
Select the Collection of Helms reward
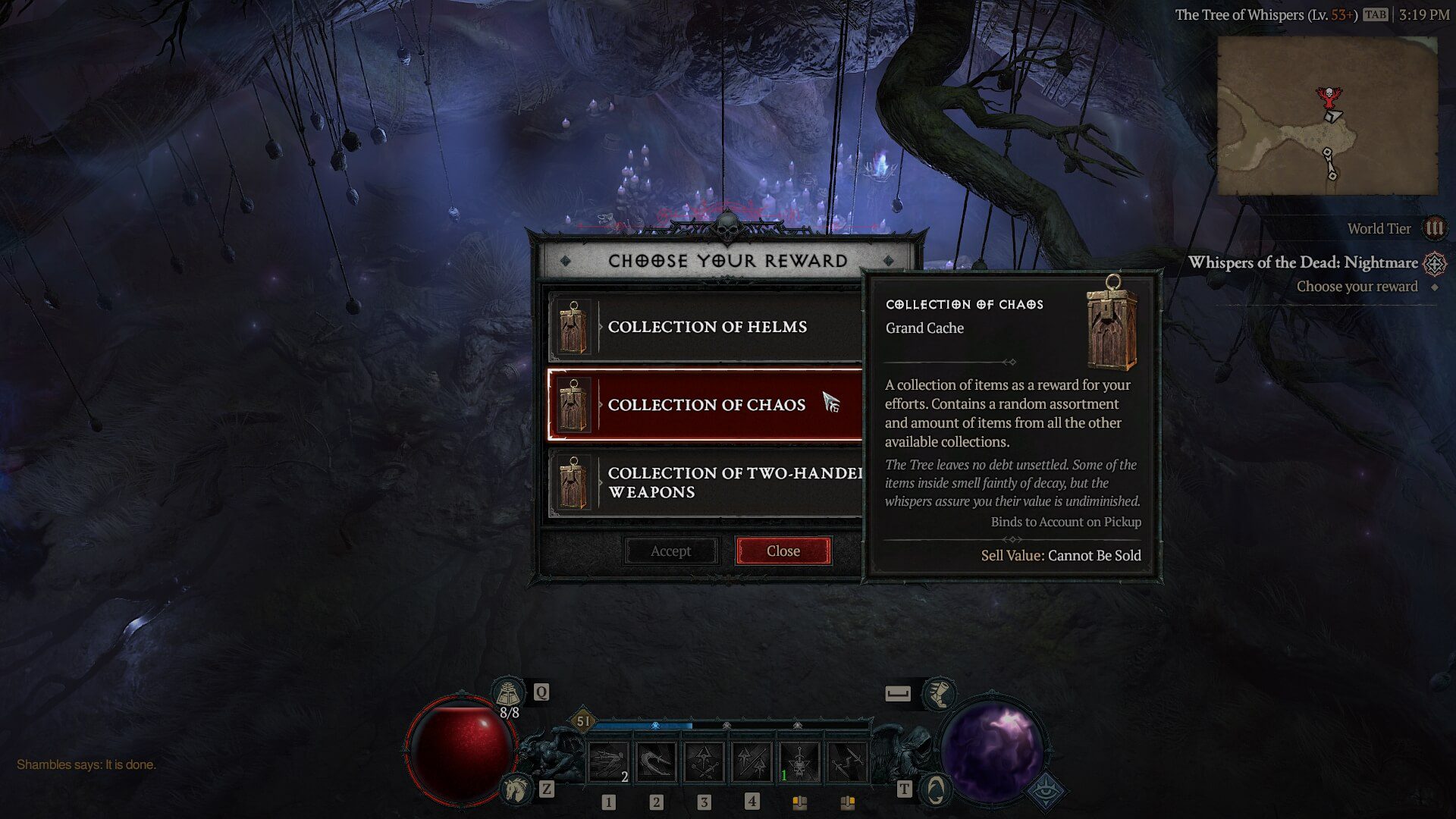click(x=705, y=327)
